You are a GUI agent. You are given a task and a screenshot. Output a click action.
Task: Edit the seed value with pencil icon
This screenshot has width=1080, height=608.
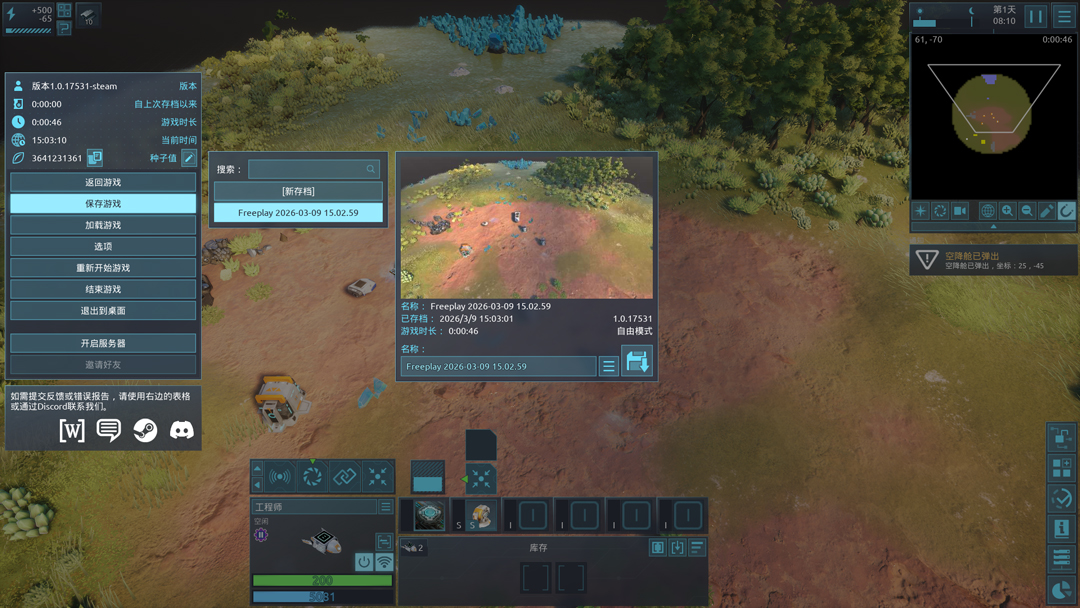tap(189, 158)
